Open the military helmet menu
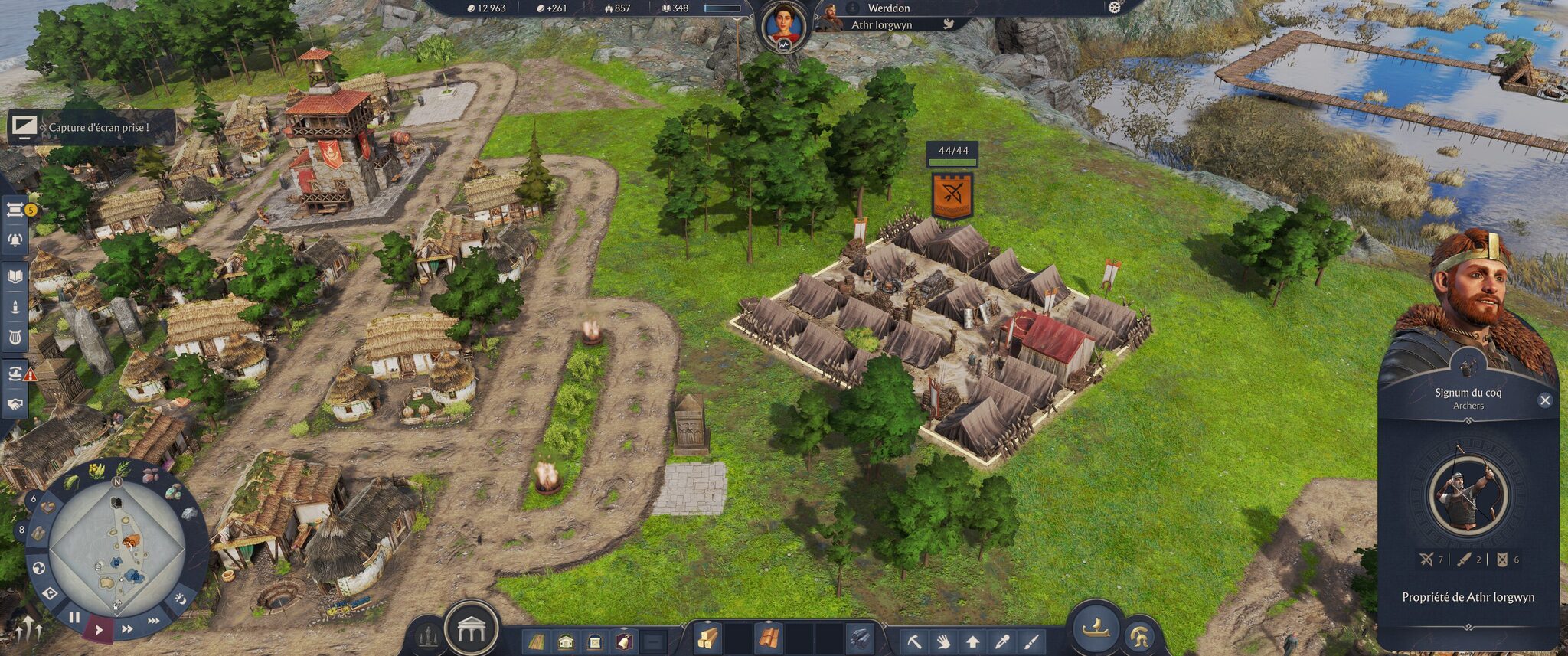Screen dimensions: 1568x656 [x=1140, y=636]
